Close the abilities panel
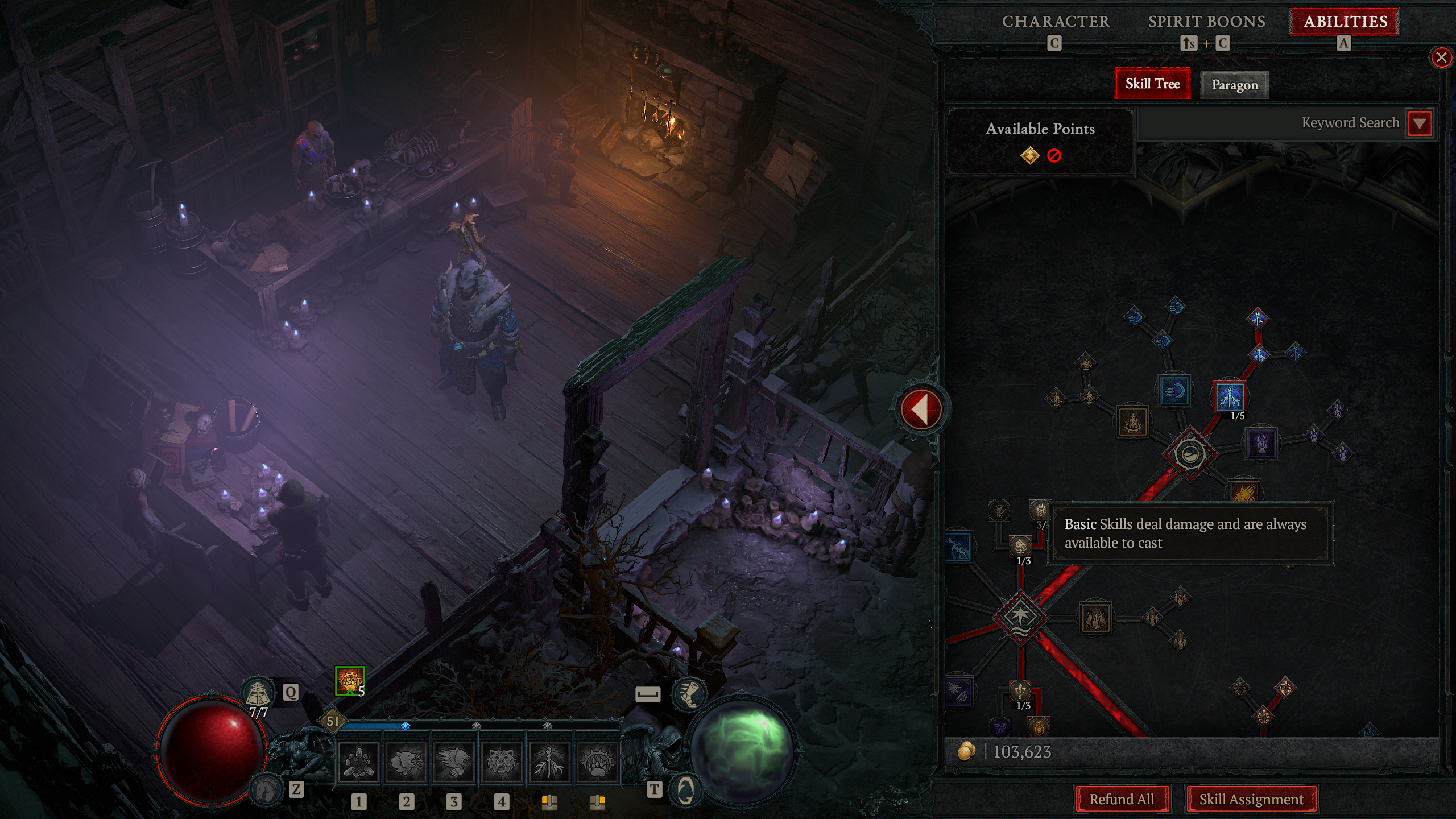The width and height of the screenshot is (1456, 819). tap(1441, 57)
